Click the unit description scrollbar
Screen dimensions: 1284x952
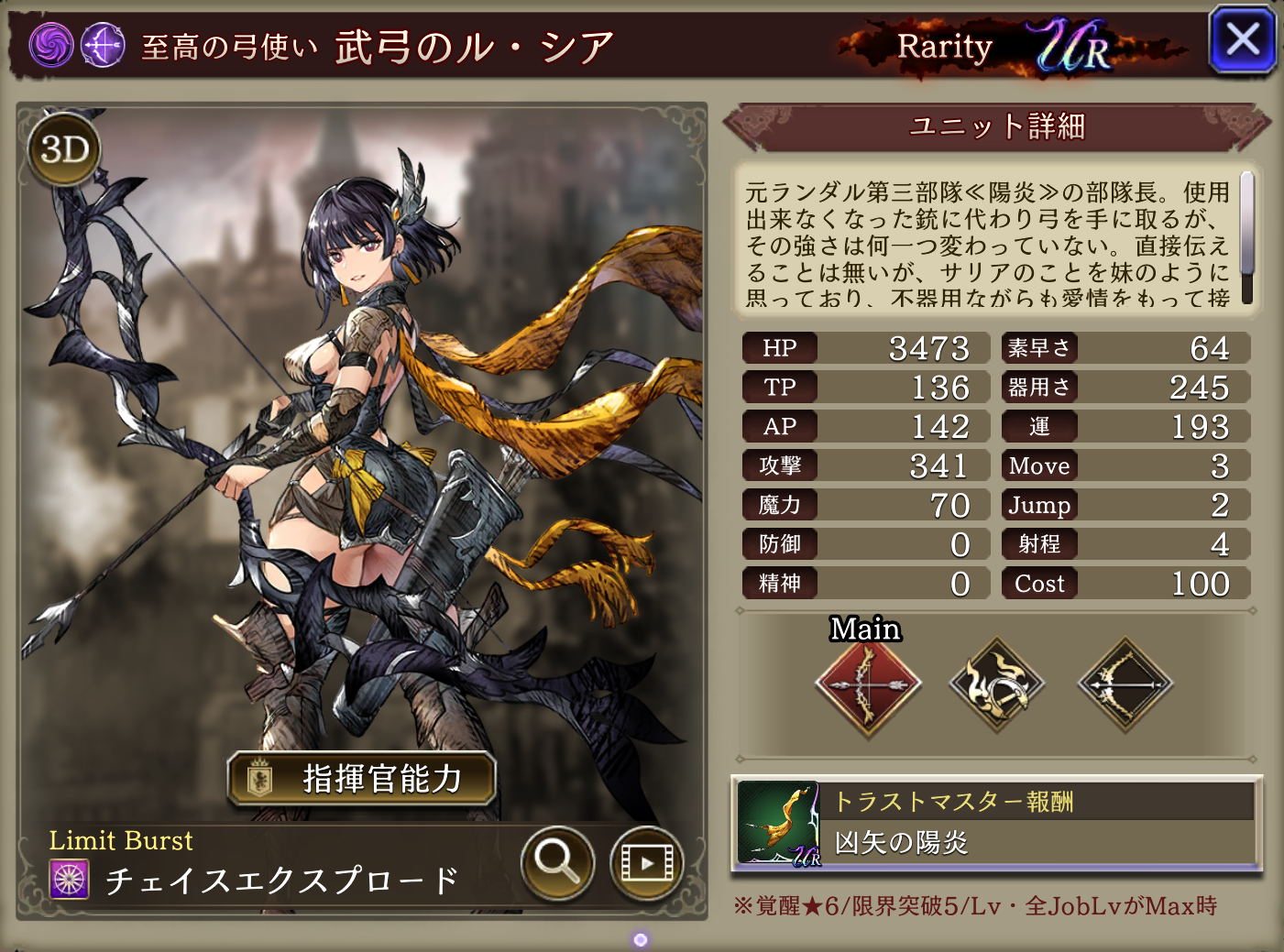coord(1246,236)
